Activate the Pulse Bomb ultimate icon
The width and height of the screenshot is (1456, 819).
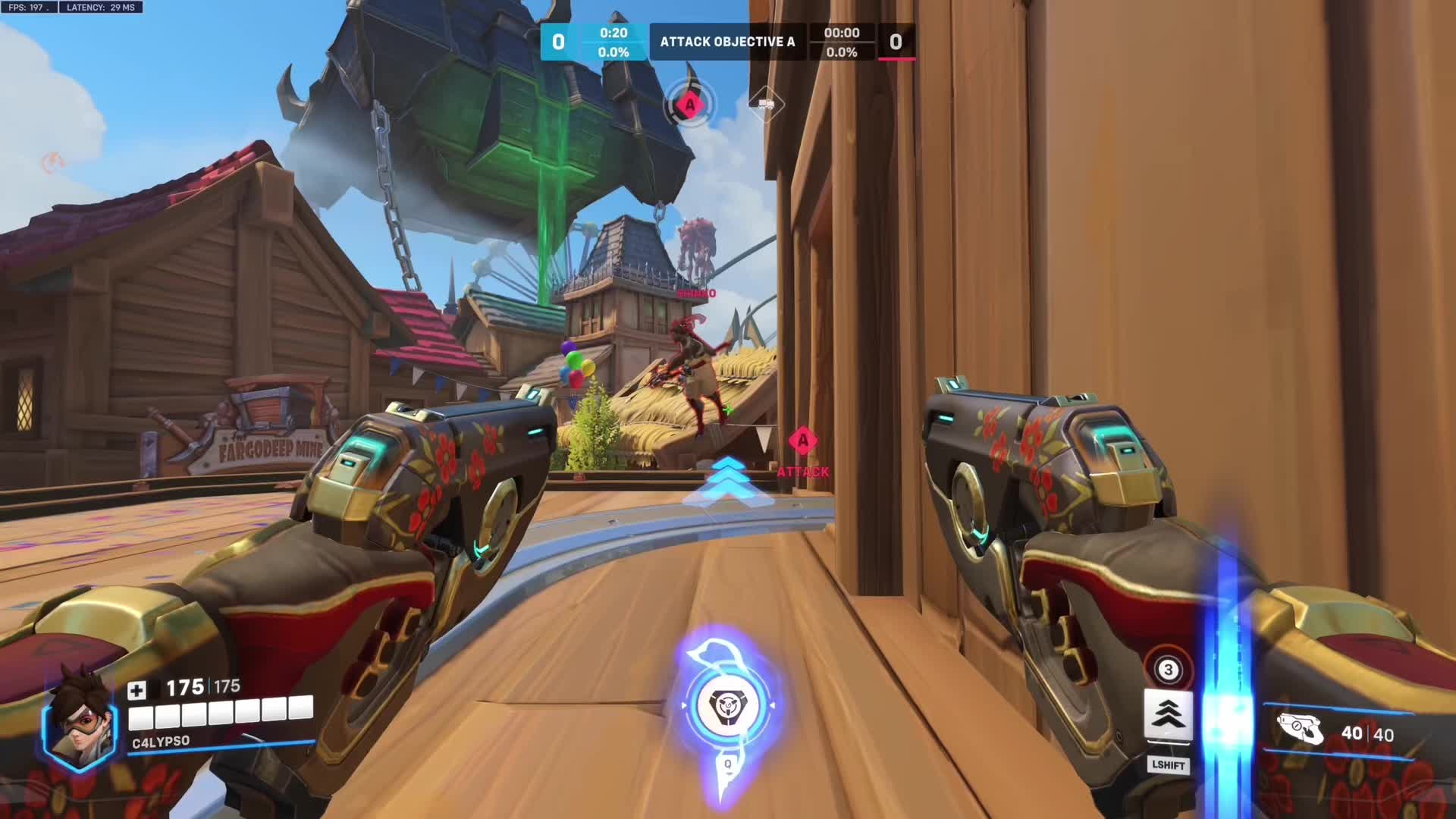pyautogui.click(x=727, y=705)
